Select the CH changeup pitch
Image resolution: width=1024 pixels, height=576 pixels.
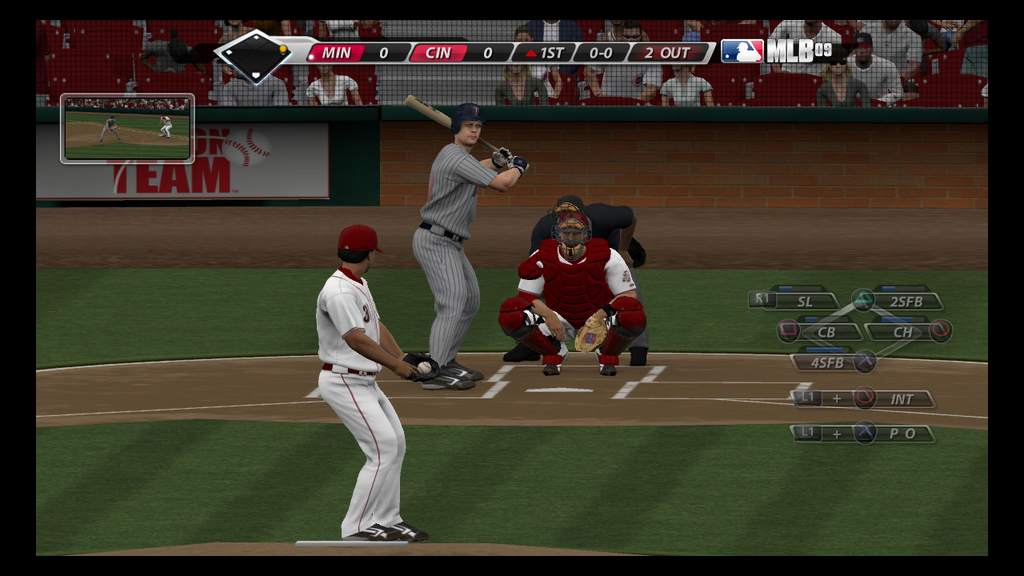[903, 331]
